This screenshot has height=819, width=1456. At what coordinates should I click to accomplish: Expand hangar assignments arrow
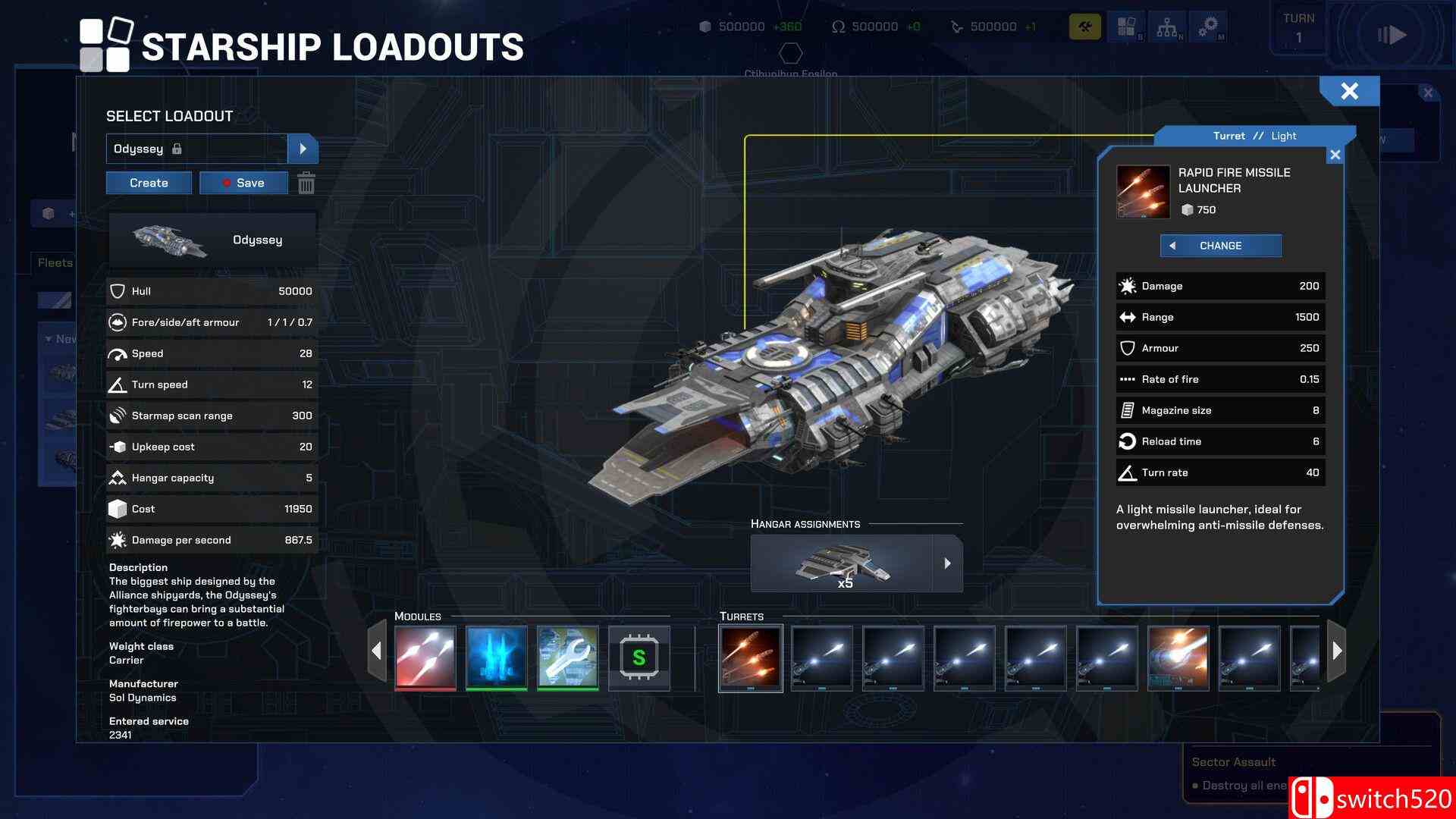pos(947,563)
